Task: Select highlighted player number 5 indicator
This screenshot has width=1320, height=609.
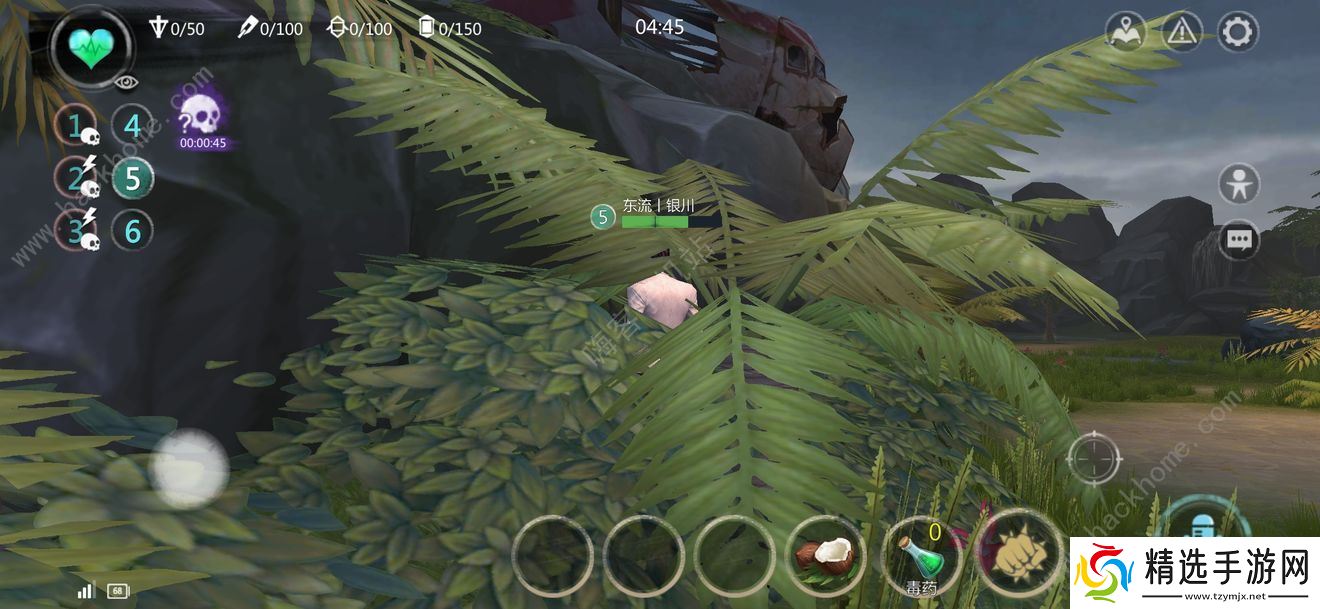Action: [x=132, y=179]
